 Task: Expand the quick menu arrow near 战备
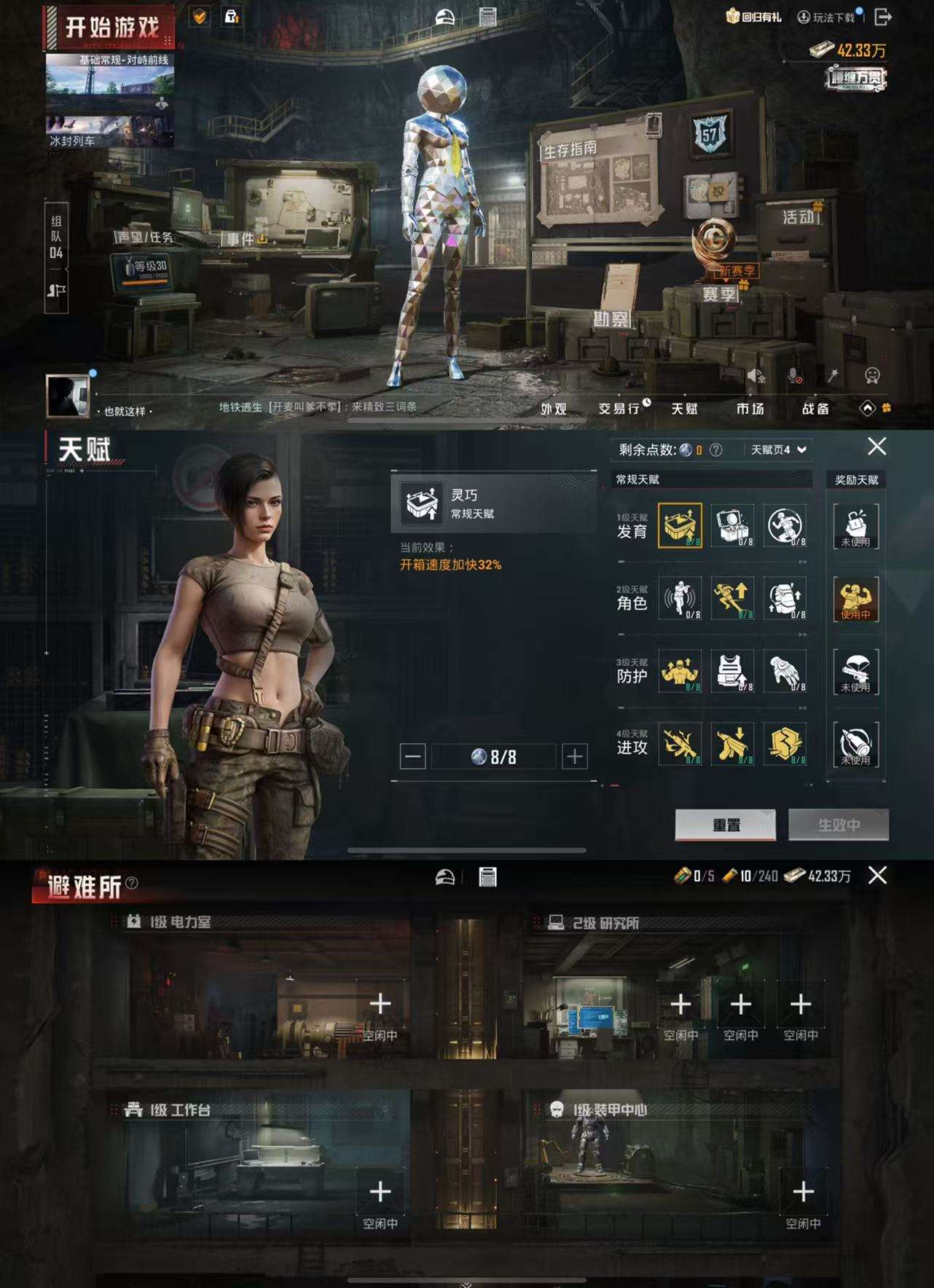click(866, 409)
